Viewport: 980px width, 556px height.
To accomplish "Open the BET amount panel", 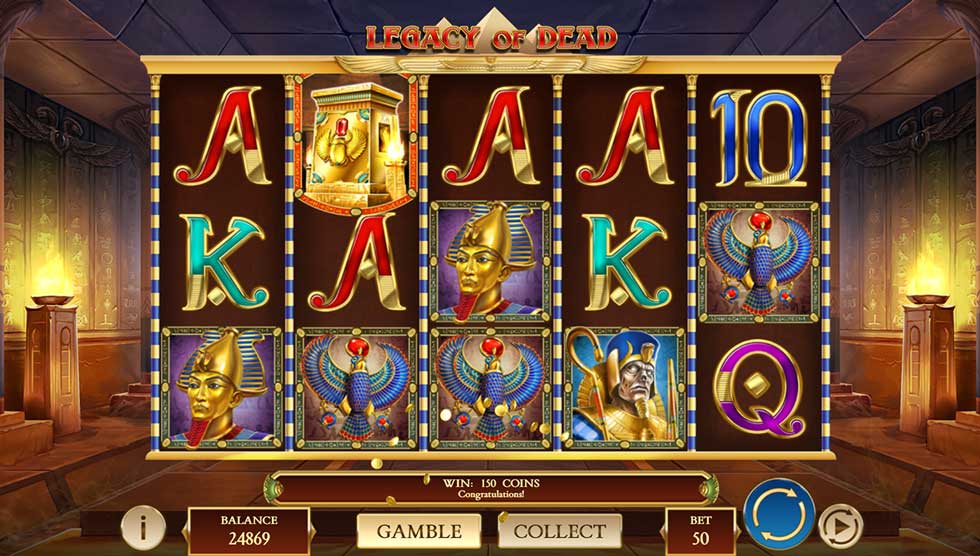I will [700, 531].
